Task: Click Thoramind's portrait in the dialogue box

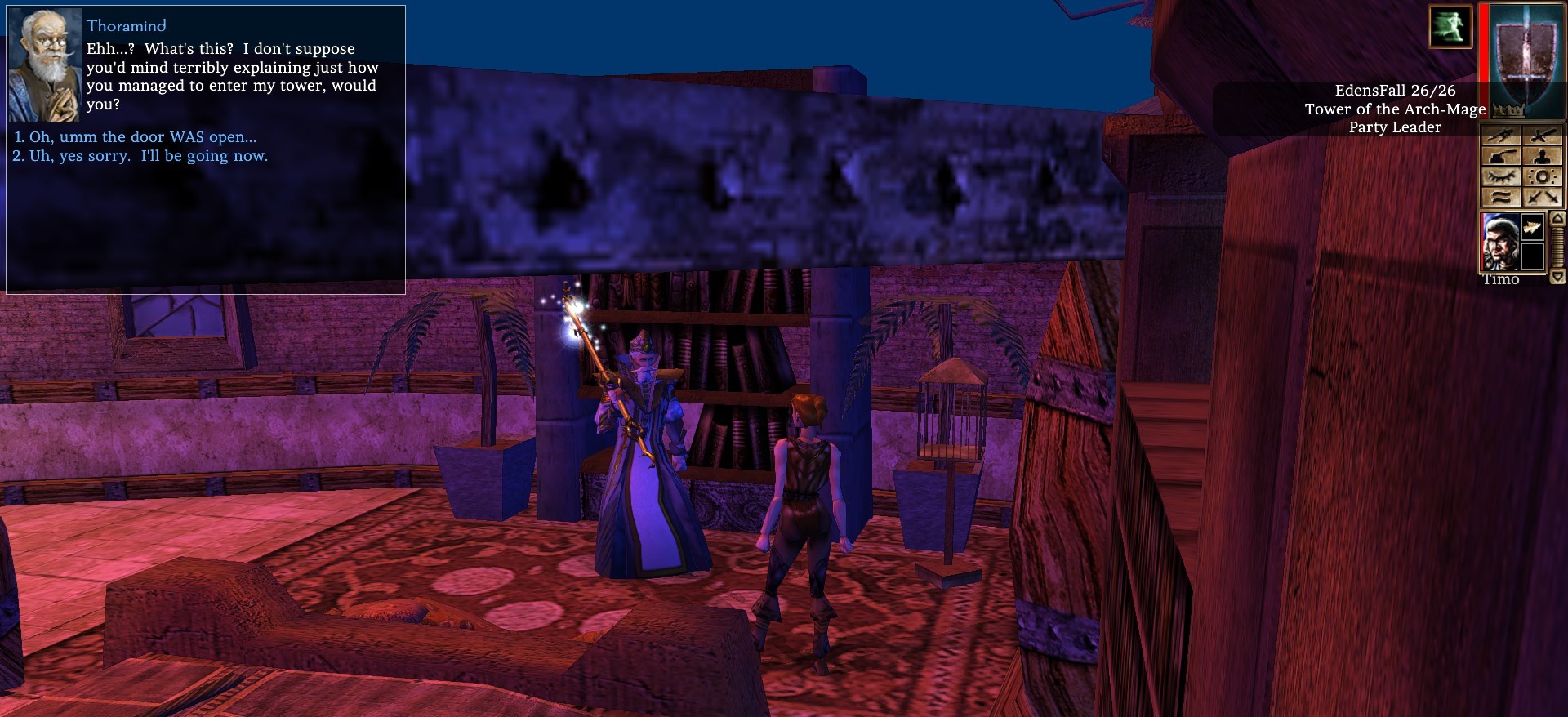Action: click(x=45, y=66)
